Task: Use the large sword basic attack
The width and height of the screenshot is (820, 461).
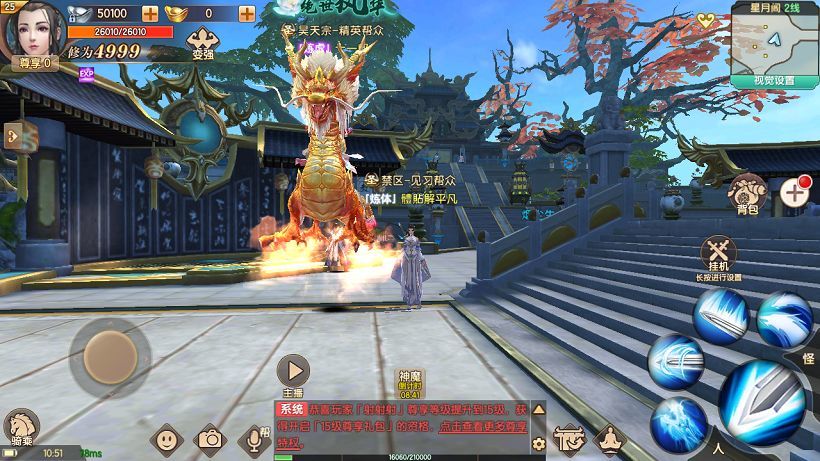Action: pyautogui.click(x=761, y=401)
